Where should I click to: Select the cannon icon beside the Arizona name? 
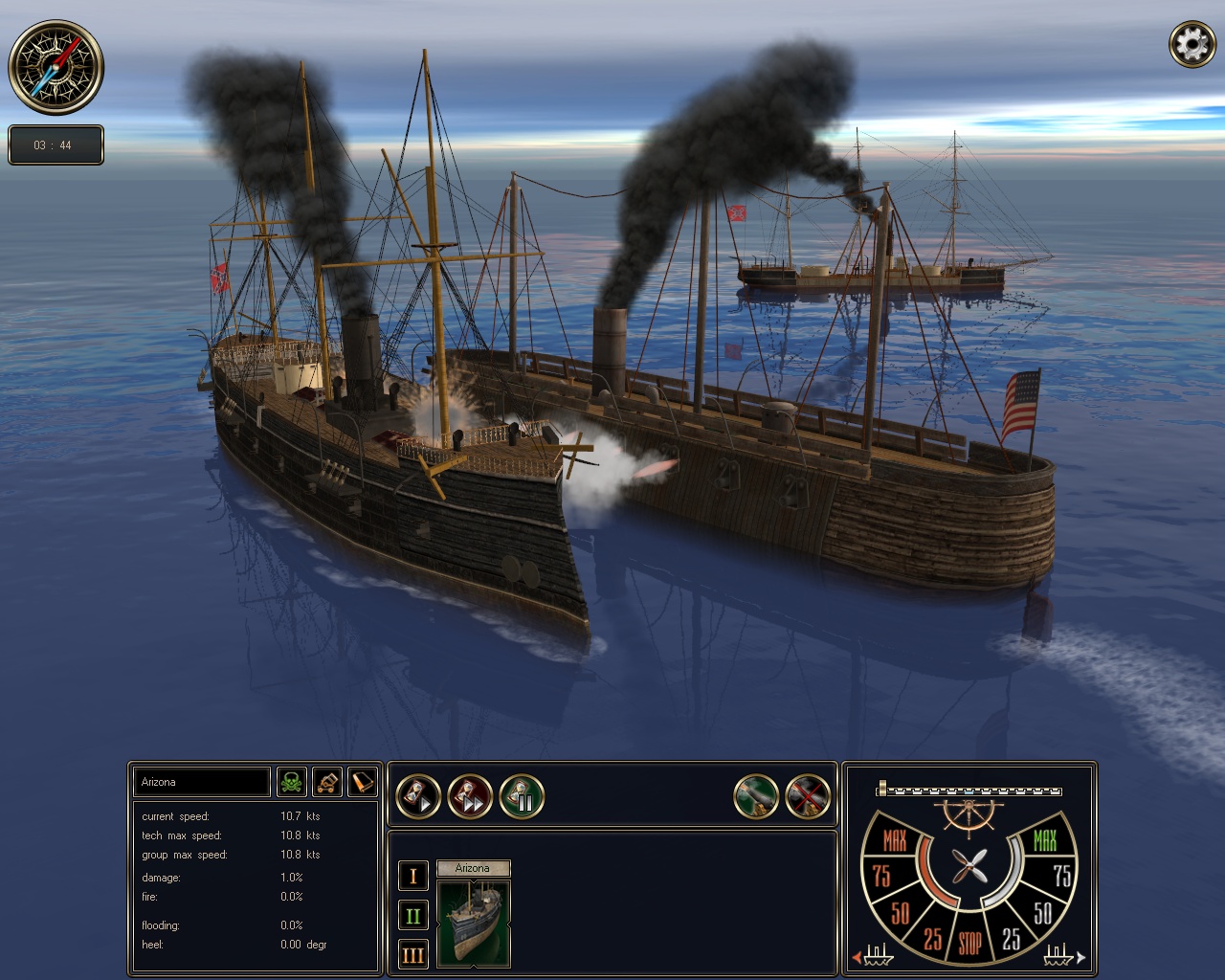[325, 782]
